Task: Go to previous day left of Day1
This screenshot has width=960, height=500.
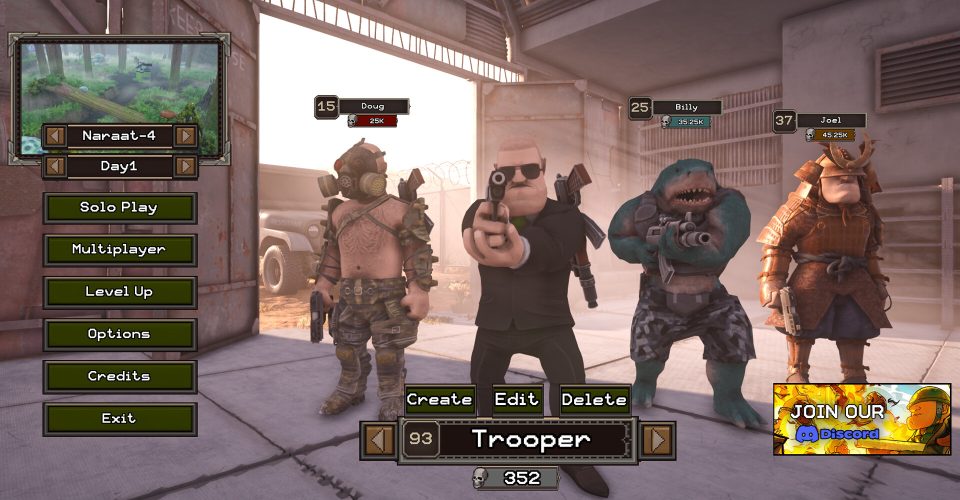Action: (x=55, y=166)
